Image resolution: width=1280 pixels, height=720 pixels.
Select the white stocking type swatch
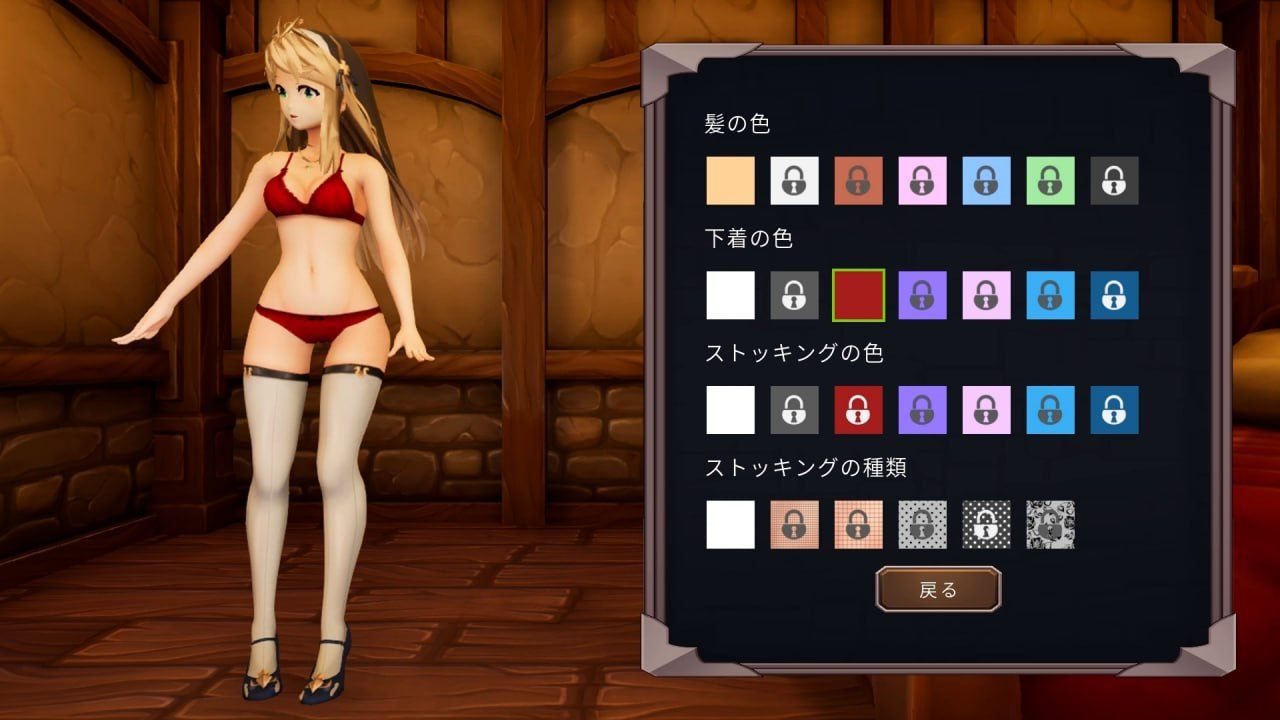pyautogui.click(x=730, y=524)
